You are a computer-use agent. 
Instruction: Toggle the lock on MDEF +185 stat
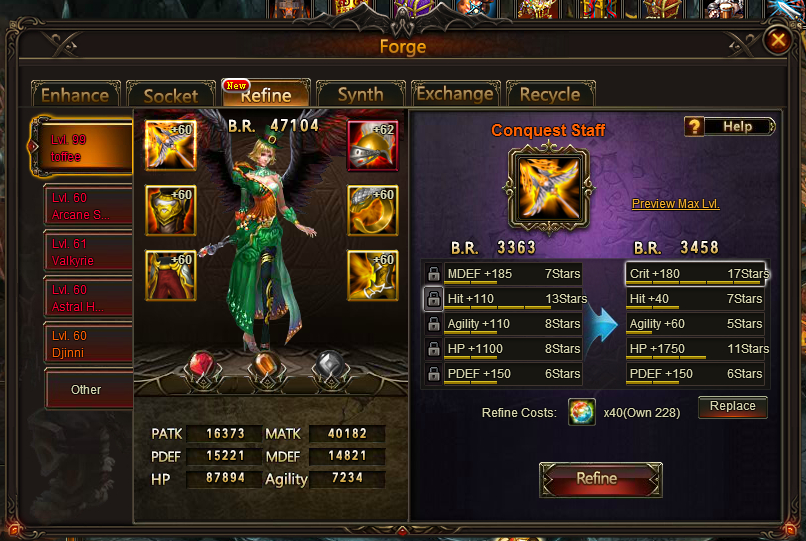pyautogui.click(x=433, y=273)
